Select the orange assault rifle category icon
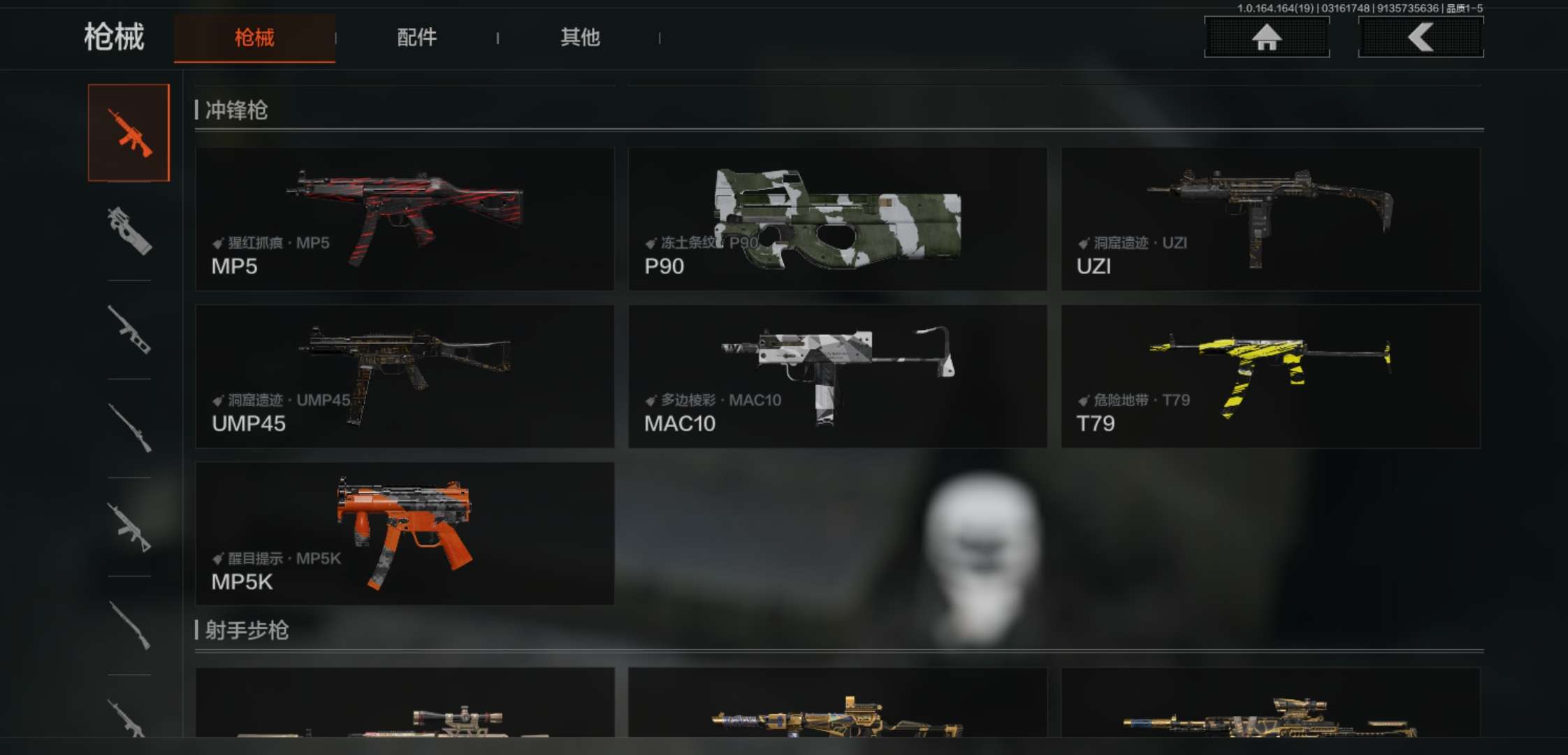 click(129, 133)
